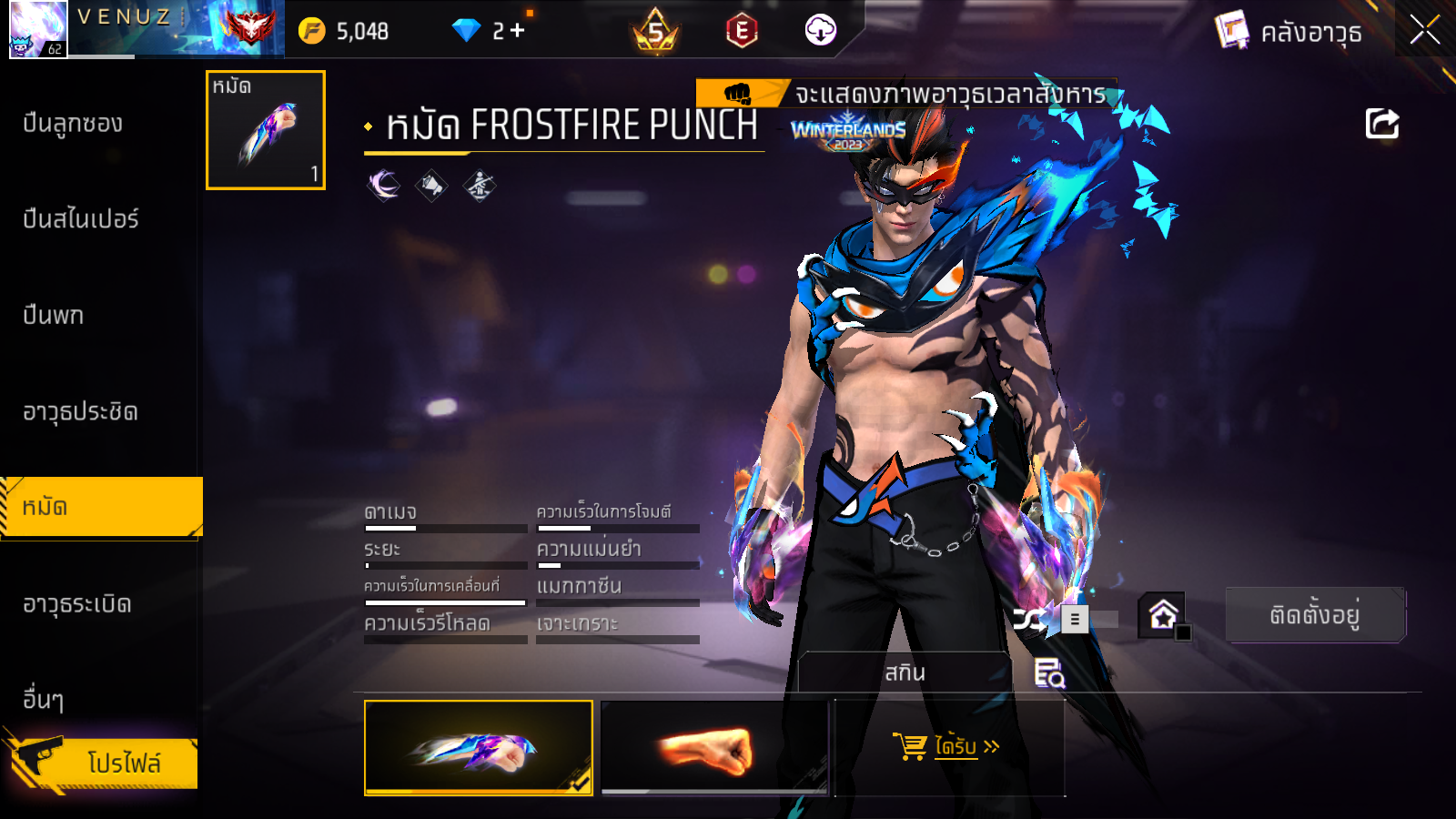Switch to the อื่นๆ others category
This screenshot has height=819, width=1456.
[44, 700]
